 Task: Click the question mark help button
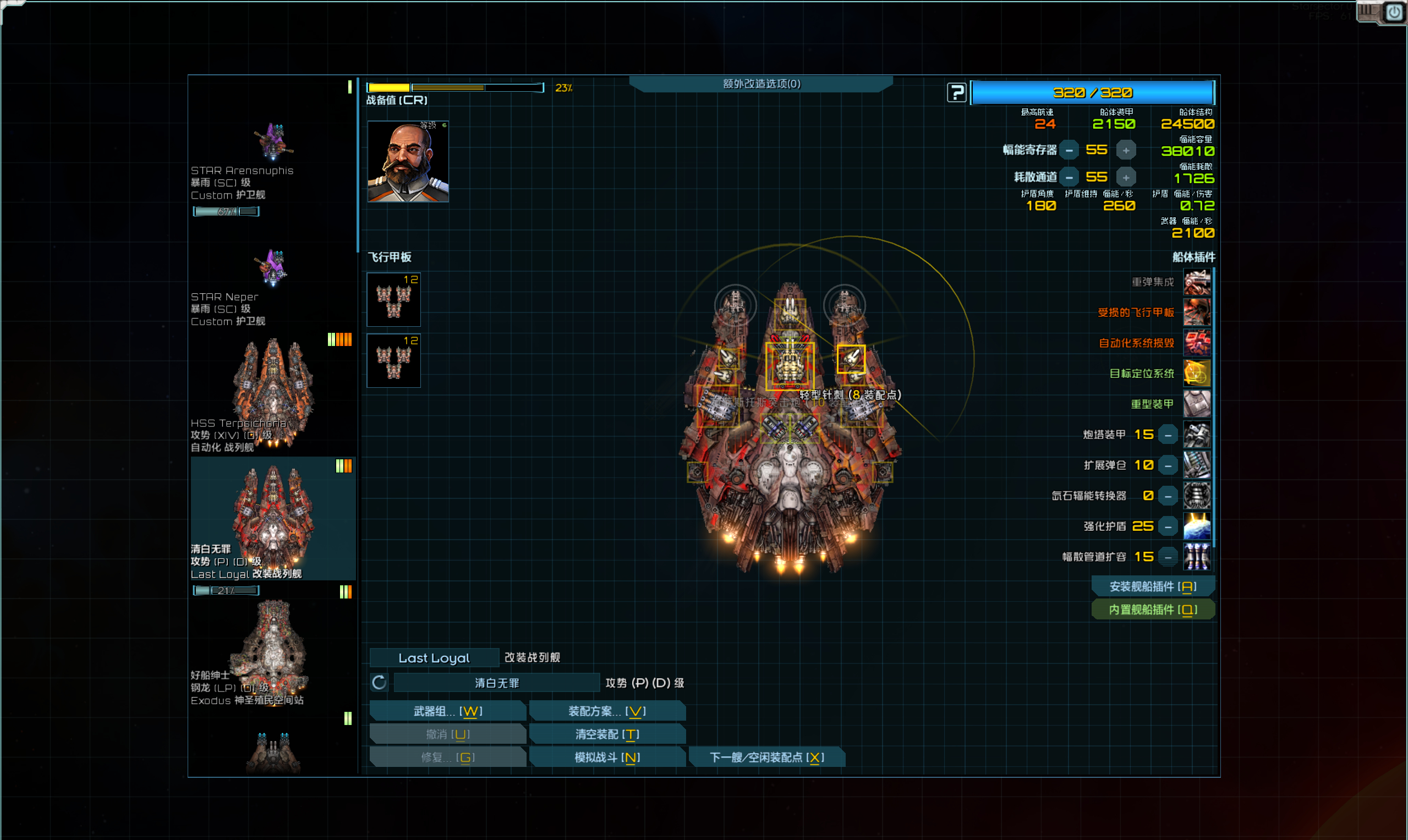tap(956, 92)
